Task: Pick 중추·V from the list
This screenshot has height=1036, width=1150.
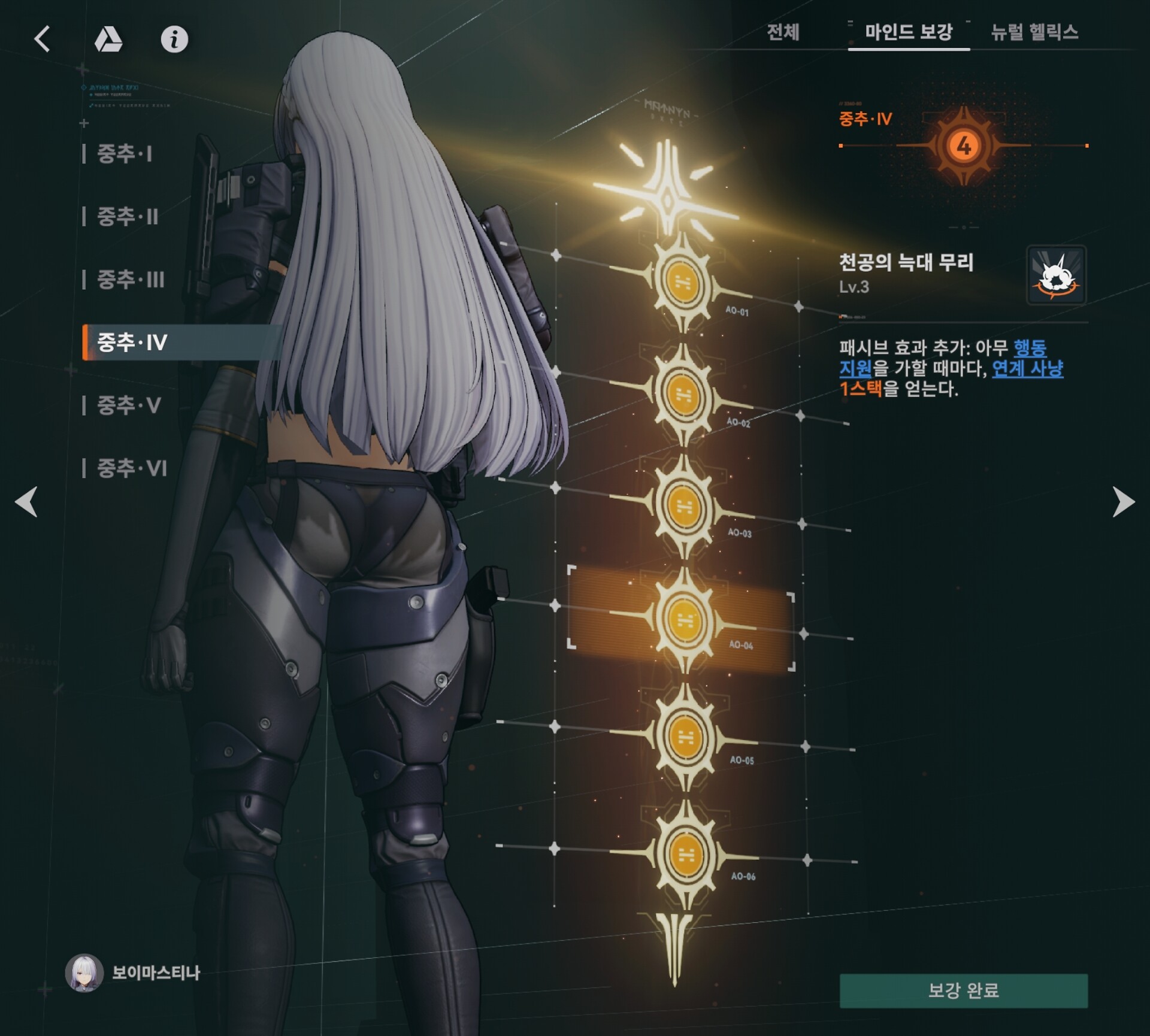Action: pyautogui.click(x=129, y=405)
